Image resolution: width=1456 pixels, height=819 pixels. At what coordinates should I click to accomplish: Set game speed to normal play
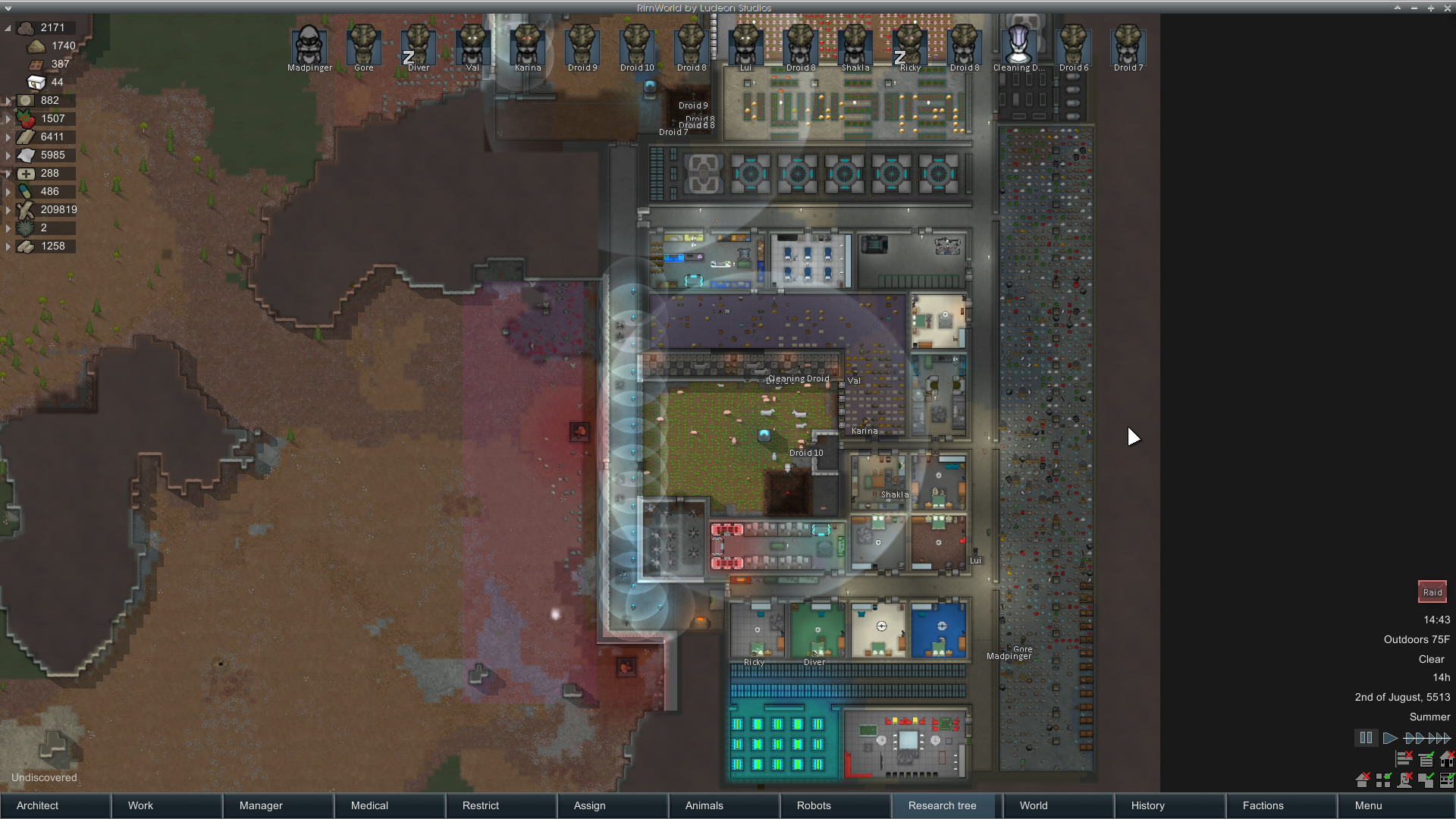pyautogui.click(x=1390, y=738)
